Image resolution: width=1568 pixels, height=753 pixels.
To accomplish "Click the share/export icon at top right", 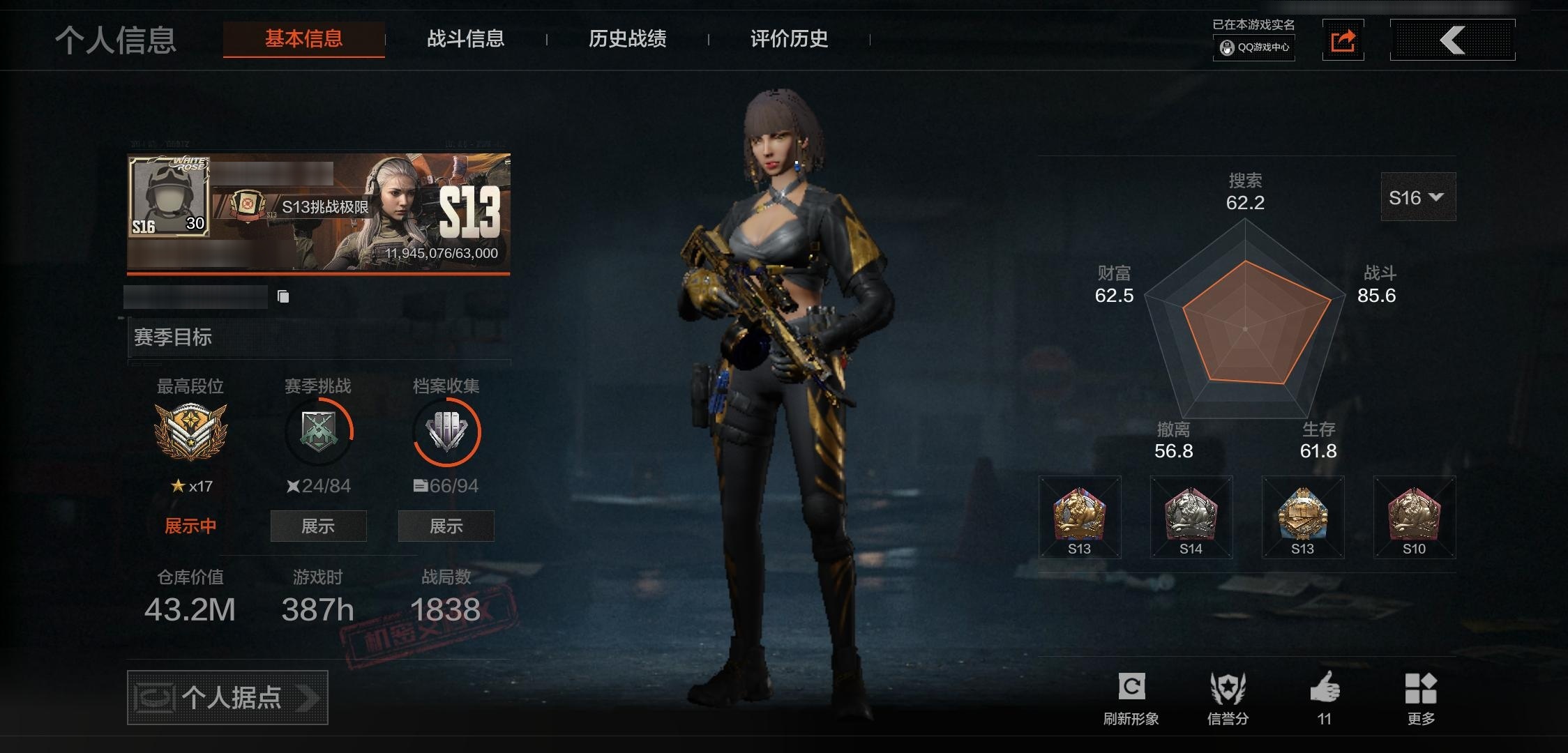I will click(x=1343, y=40).
